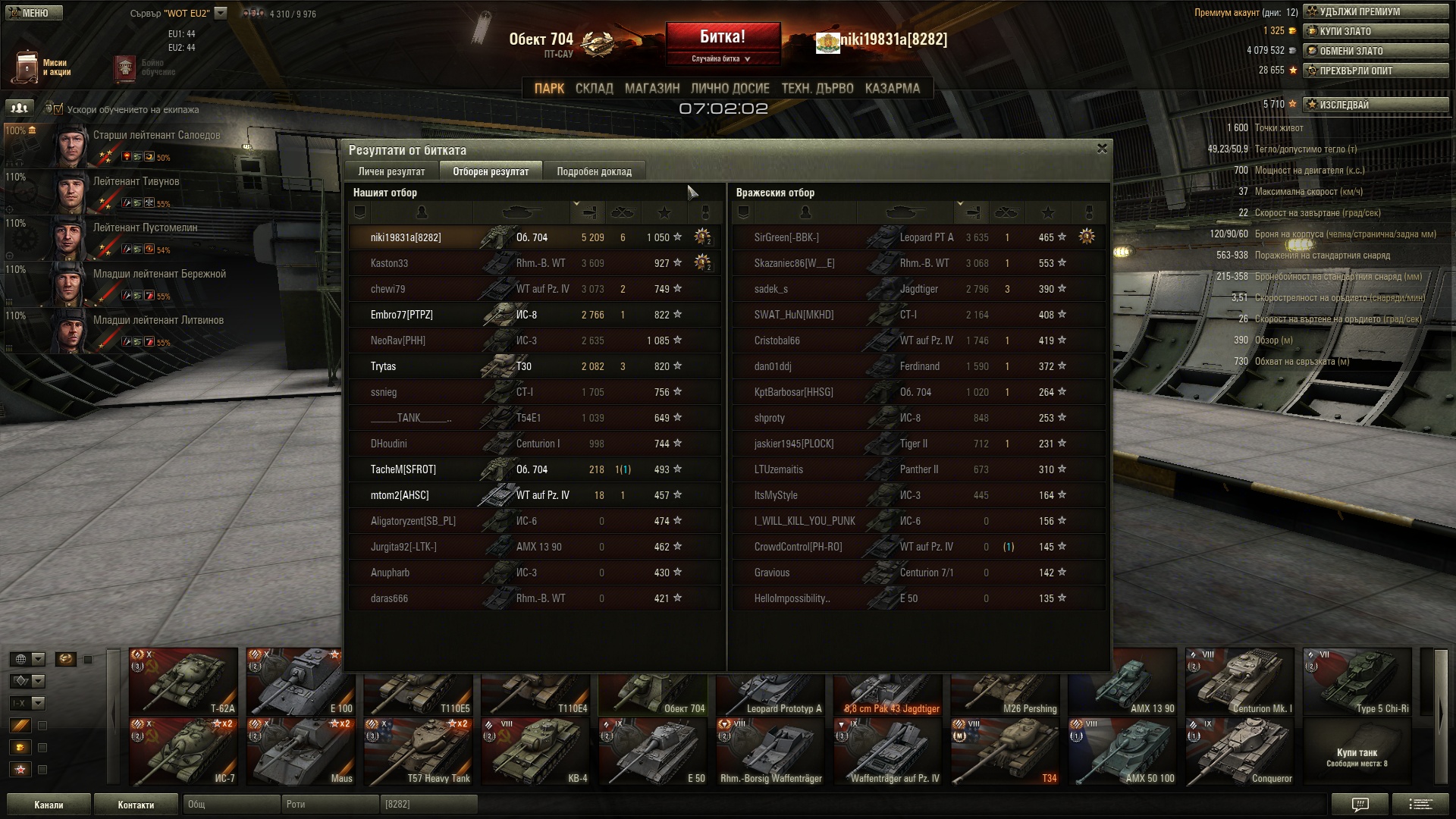1456x819 pixels.
Task: Open the Контакти contacts list
Action: tap(136, 805)
